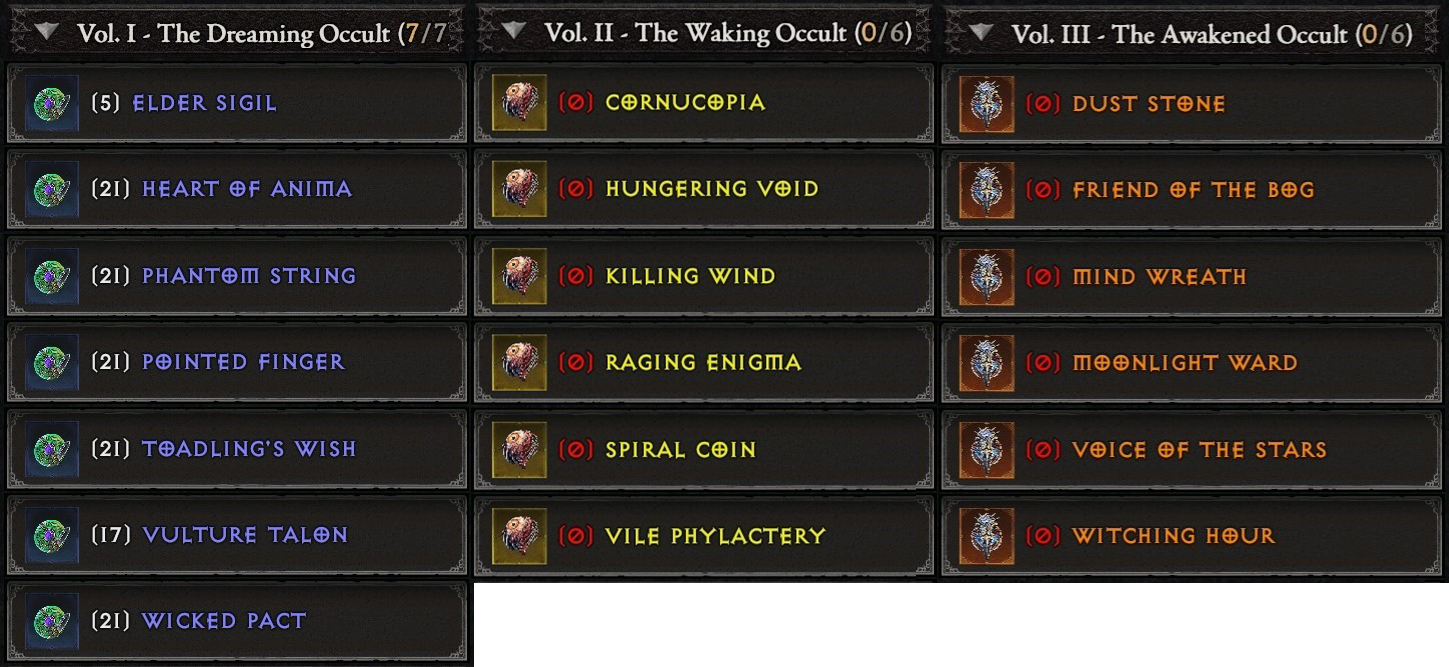Click the Moonlight Ward entry
The width and height of the screenshot is (1449, 667).
tap(1190, 363)
